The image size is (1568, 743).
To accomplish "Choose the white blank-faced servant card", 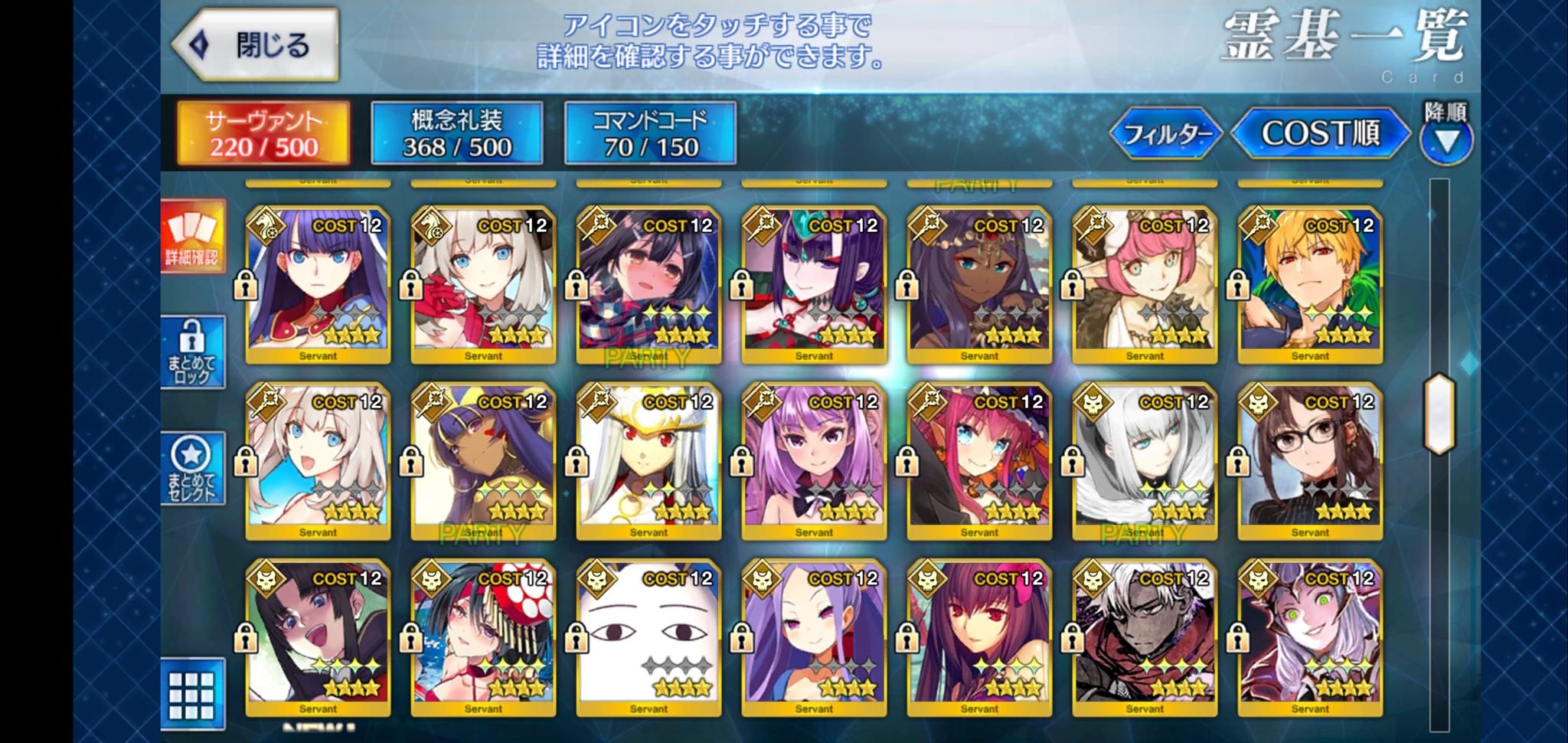I will [648, 637].
